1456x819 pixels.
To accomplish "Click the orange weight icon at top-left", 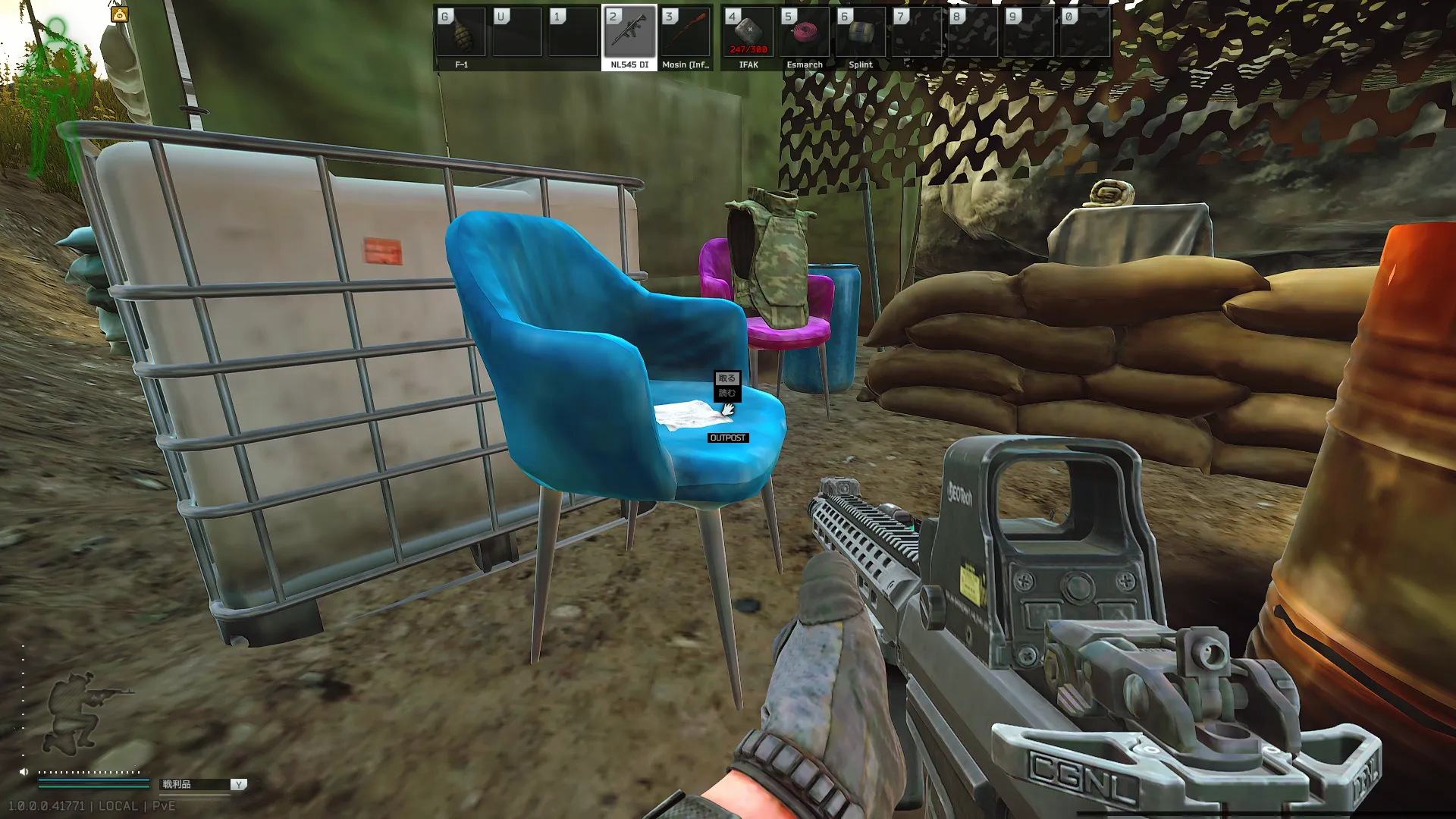I will 120,14.
